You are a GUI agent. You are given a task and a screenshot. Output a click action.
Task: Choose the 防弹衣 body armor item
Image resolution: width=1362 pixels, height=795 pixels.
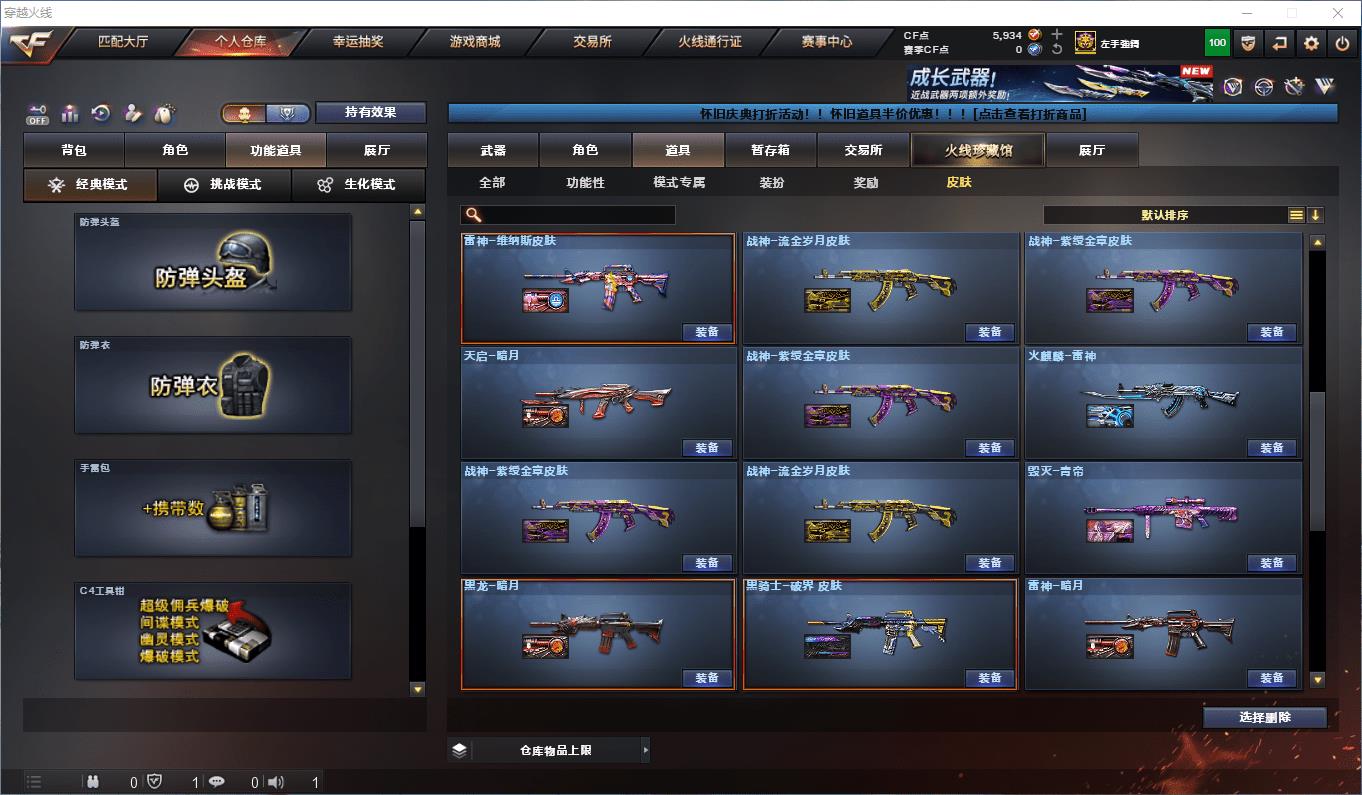213,385
